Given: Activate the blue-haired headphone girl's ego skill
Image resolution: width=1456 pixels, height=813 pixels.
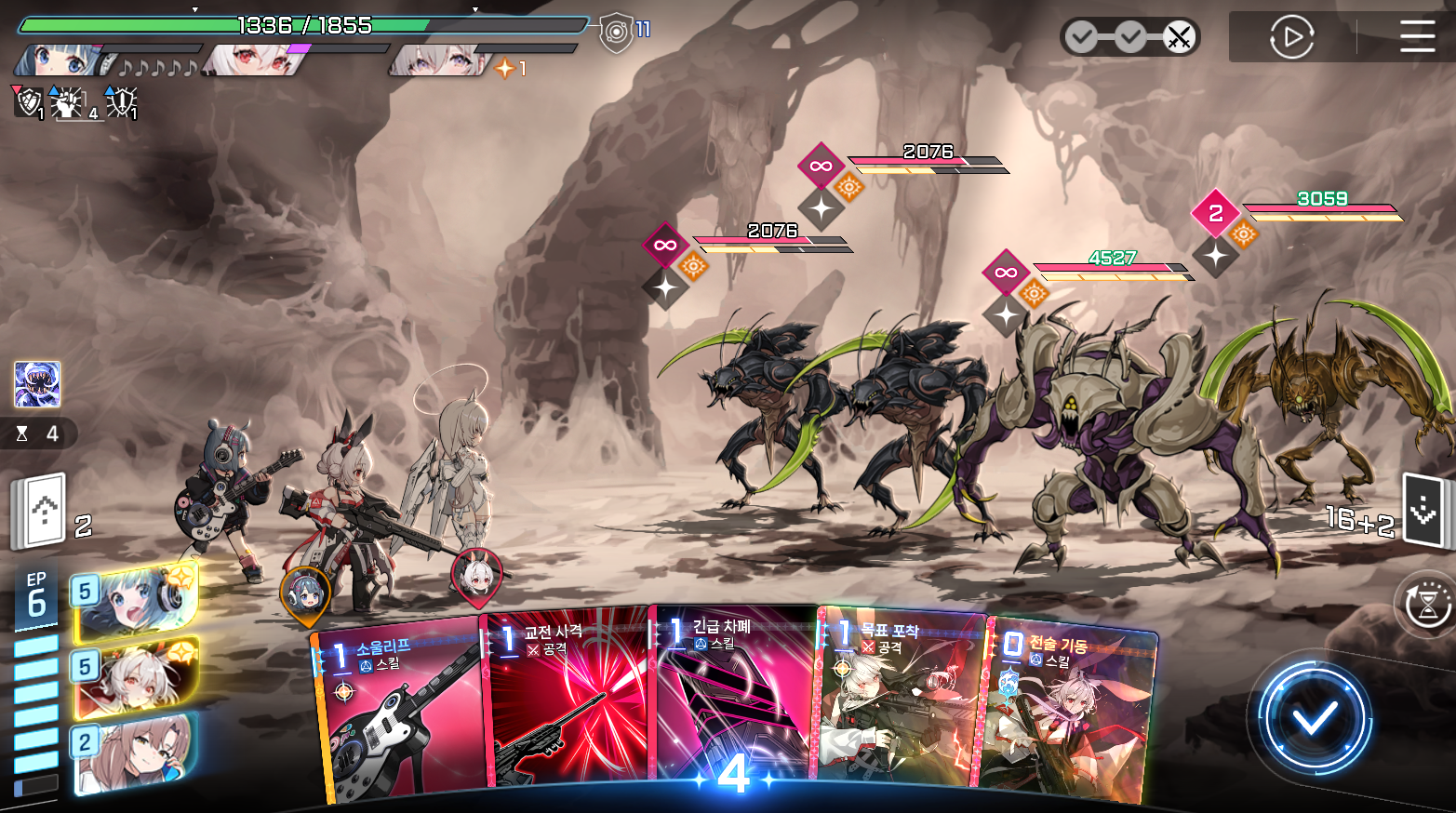Looking at the screenshot, I should coord(136,603).
